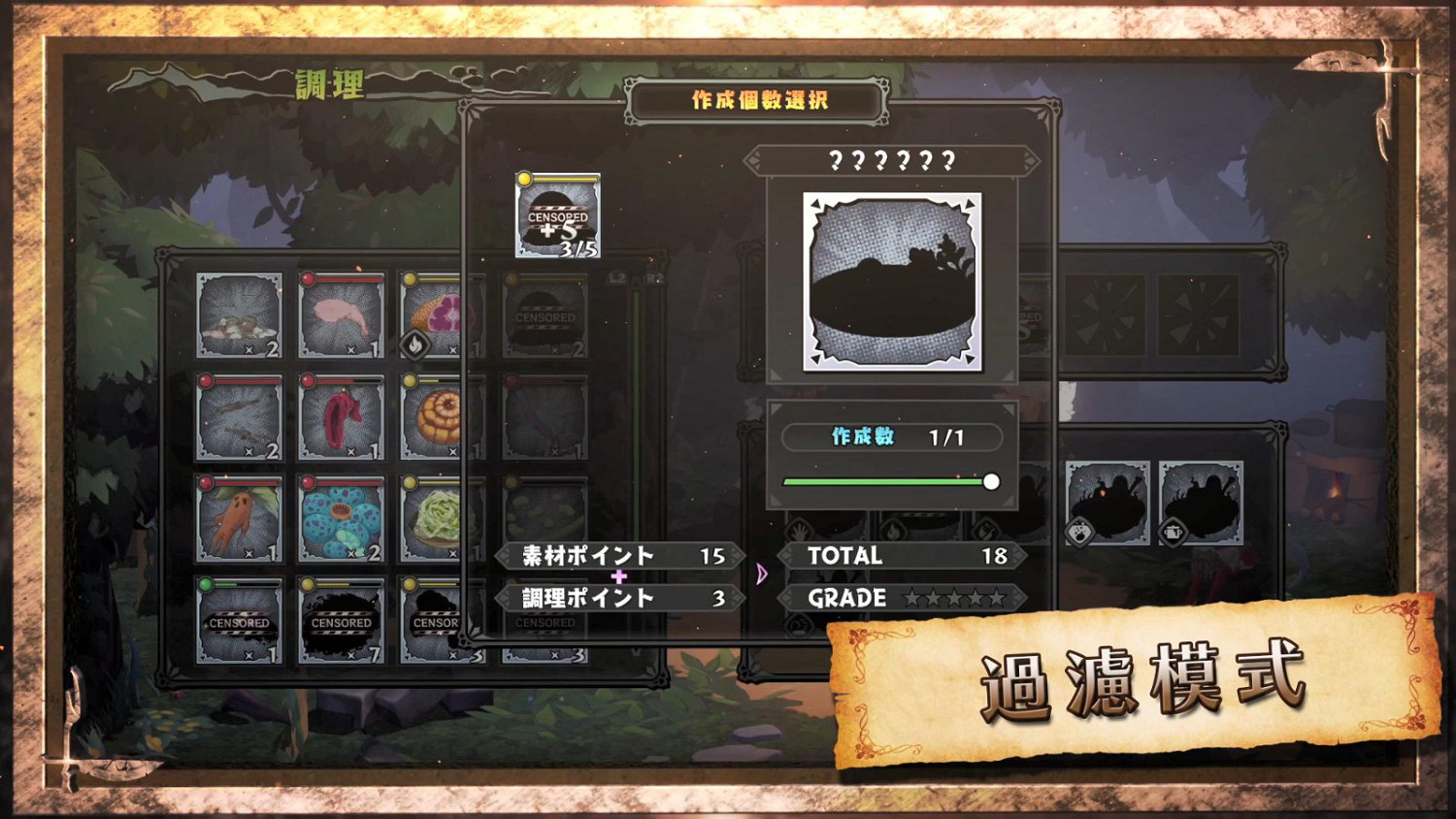Click the pink arrow between points and TOTAL
This screenshot has width=1456, height=819.
pyautogui.click(x=764, y=574)
